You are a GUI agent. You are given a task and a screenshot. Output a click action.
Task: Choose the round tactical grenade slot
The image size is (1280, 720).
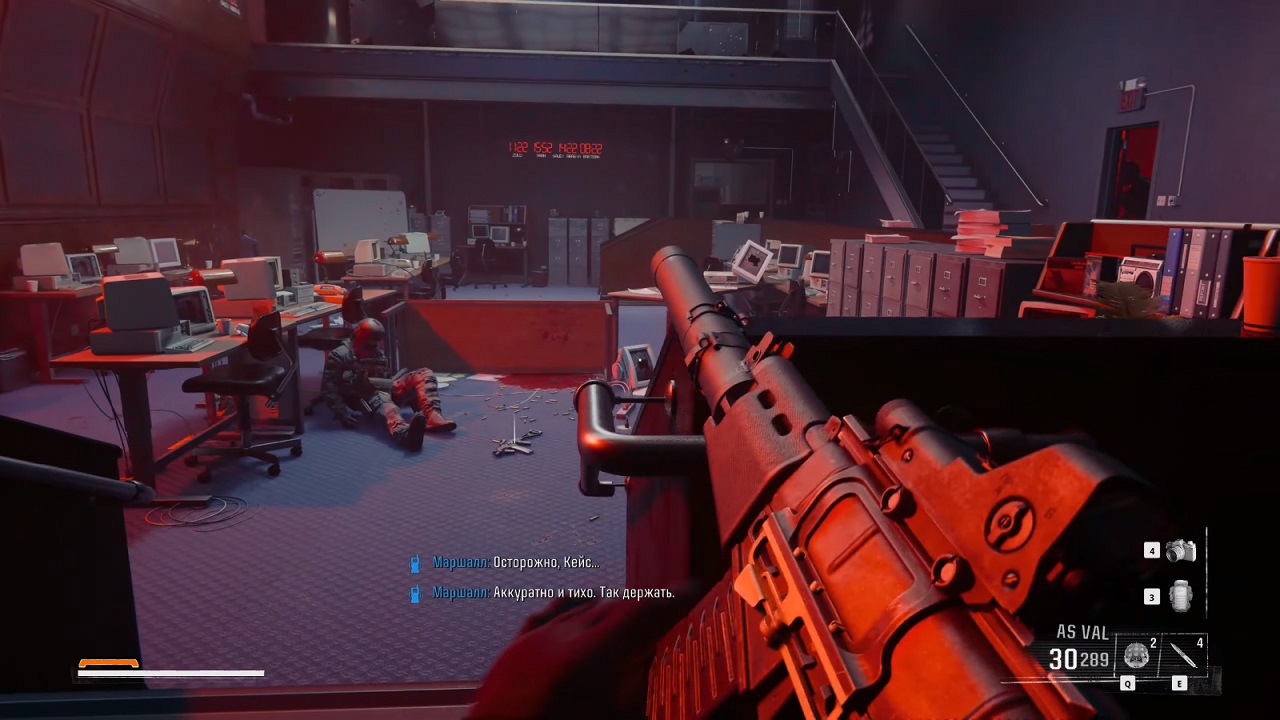tap(1136, 656)
